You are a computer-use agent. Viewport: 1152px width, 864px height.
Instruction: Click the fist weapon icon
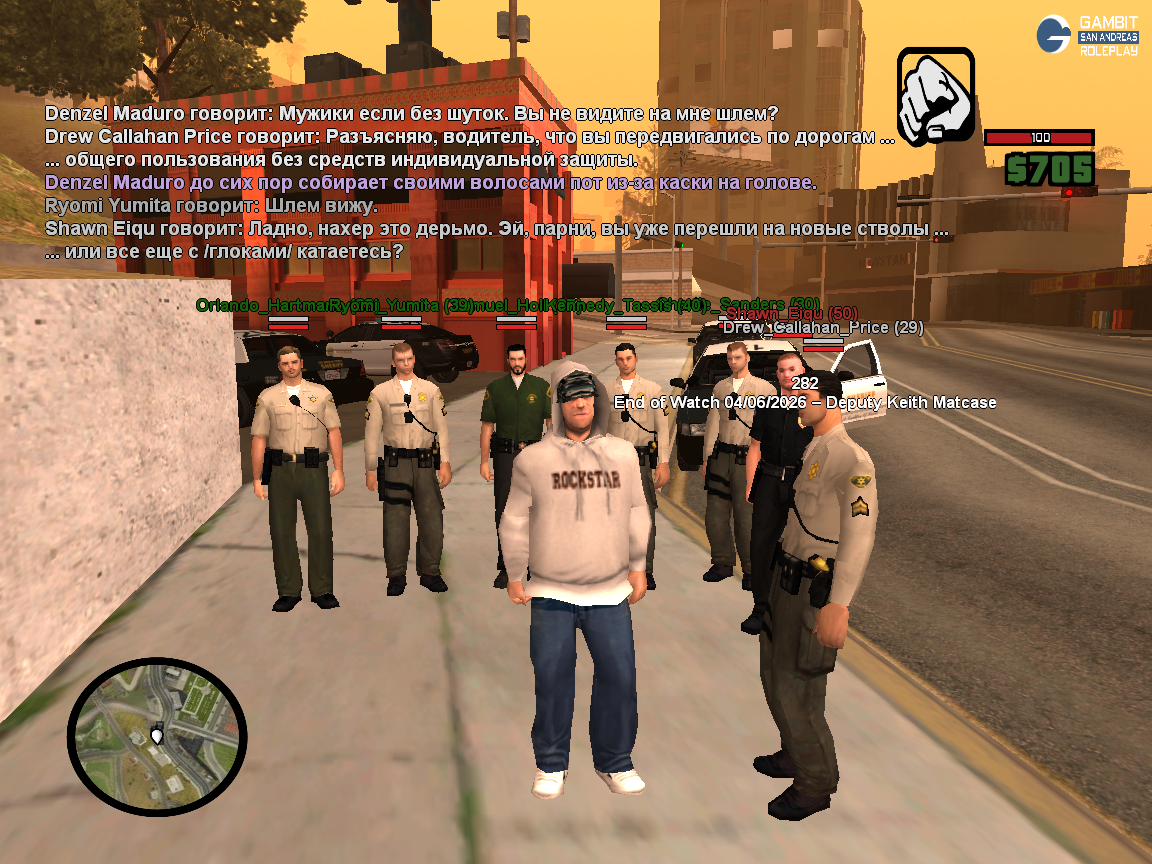point(935,95)
